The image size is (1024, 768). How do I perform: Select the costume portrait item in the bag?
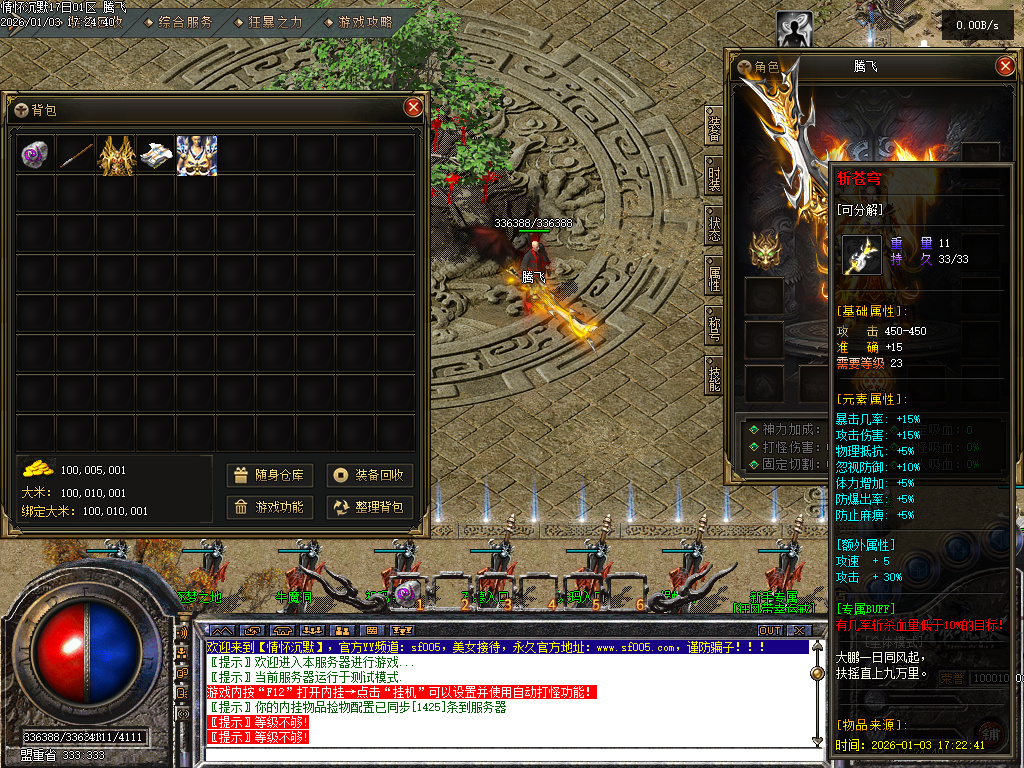point(196,155)
